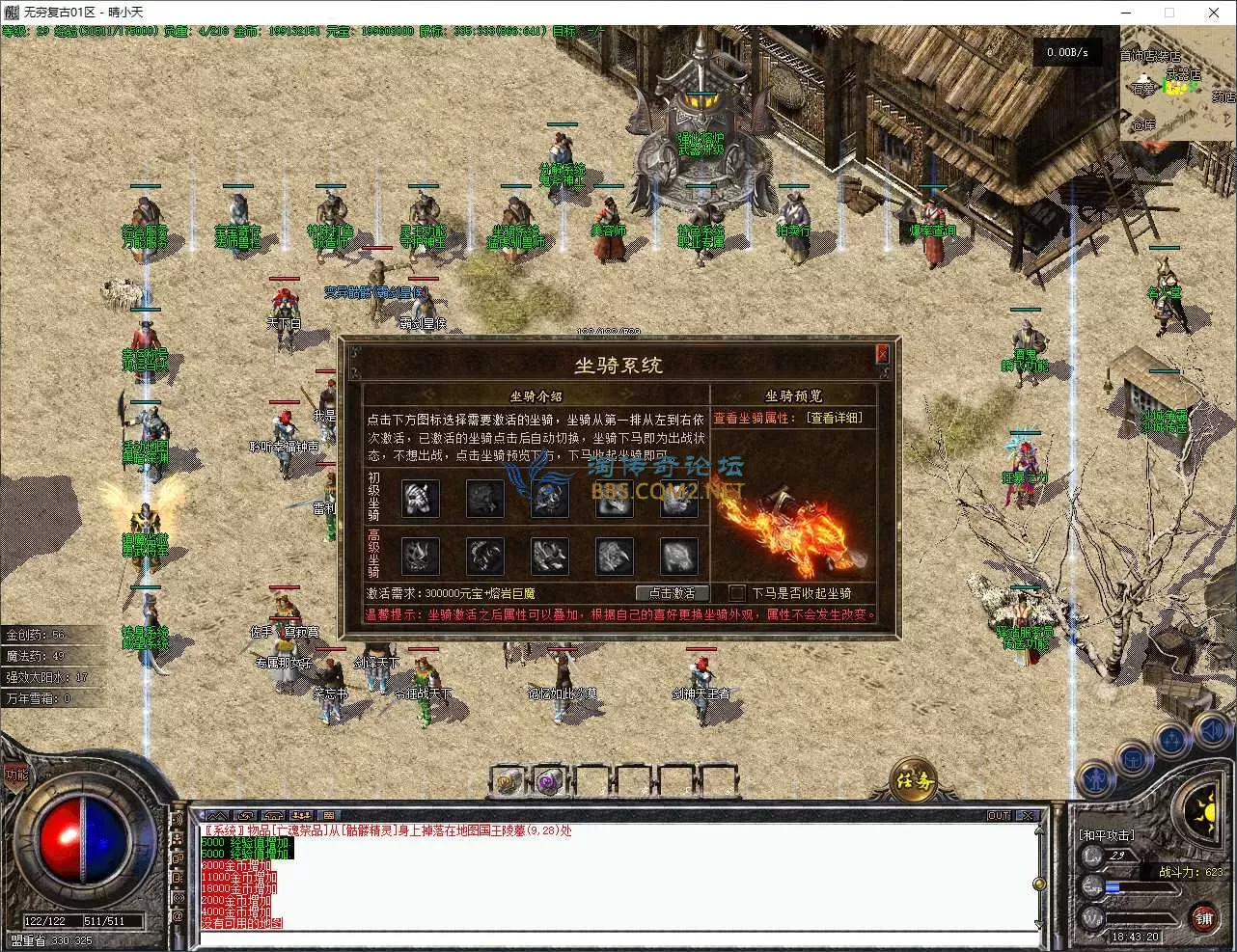Select the last advanced mount (高级坐骑) icon
This screenshot has width=1237, height=952.
point(677,557)
